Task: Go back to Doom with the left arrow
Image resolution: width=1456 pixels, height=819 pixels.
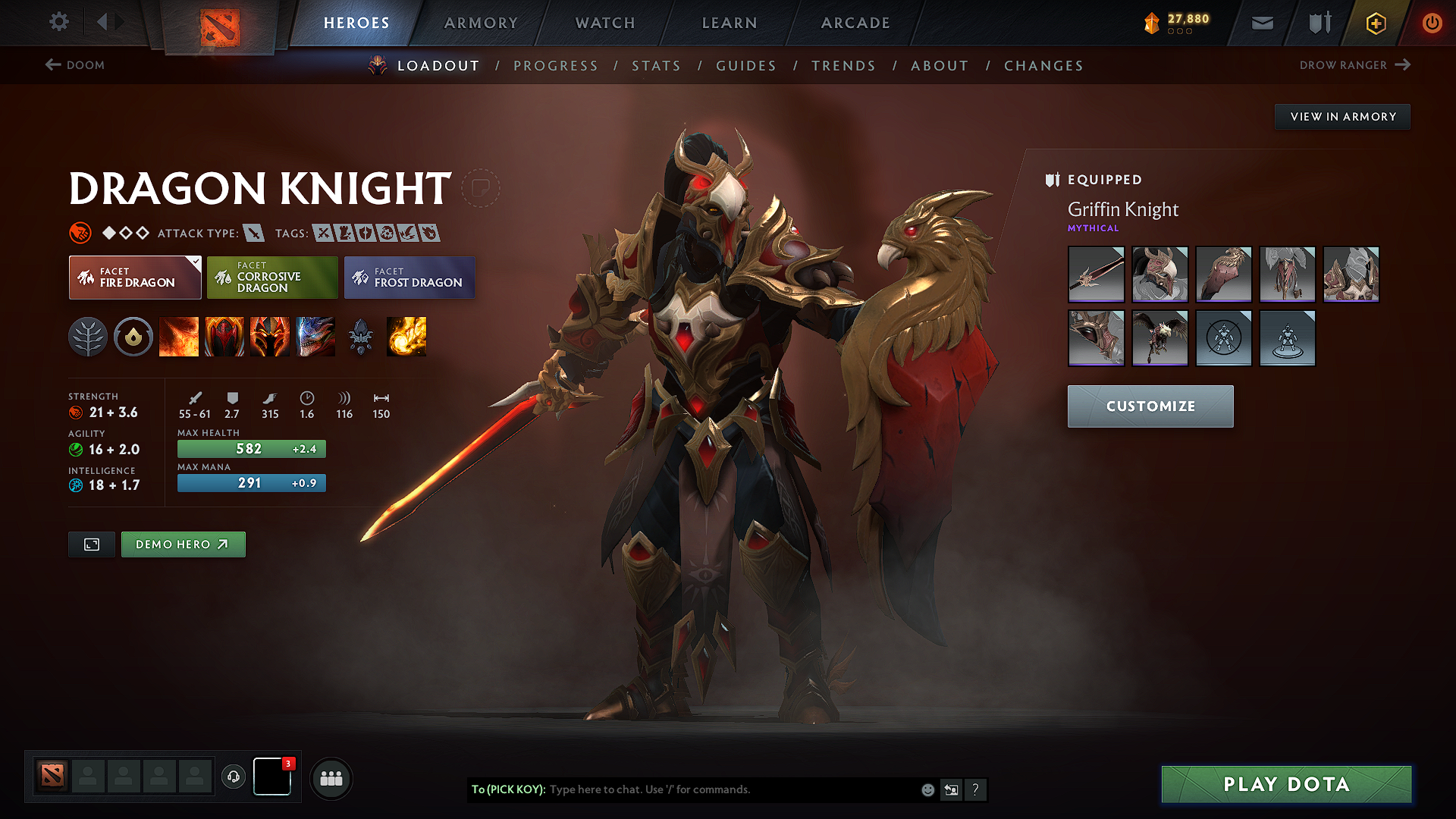Action: click(52, 65)
